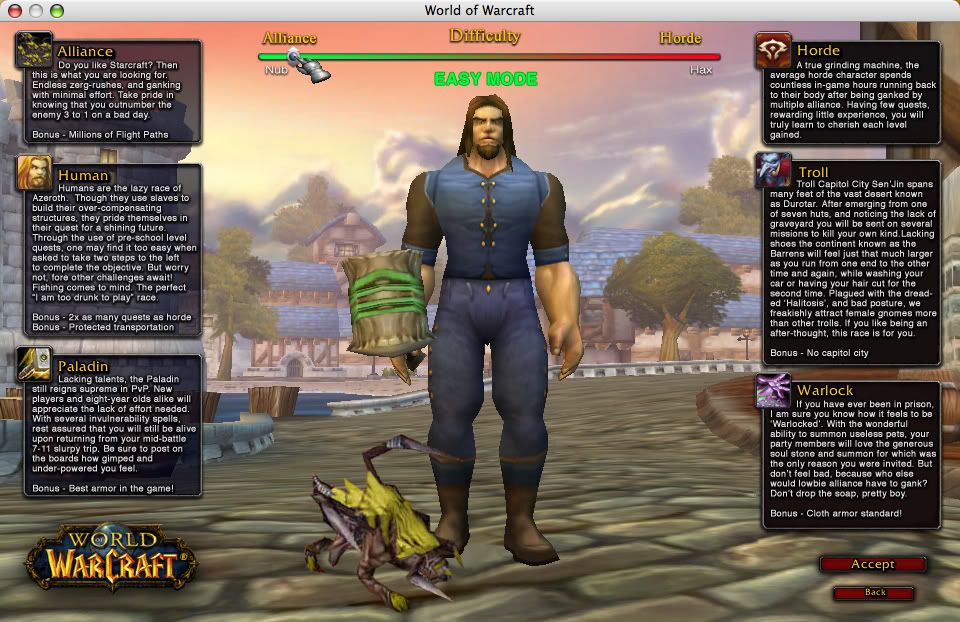Viewport: 960px width, 622px height.
Task: Choose the Human race portrait
Action: pos(35,174)
